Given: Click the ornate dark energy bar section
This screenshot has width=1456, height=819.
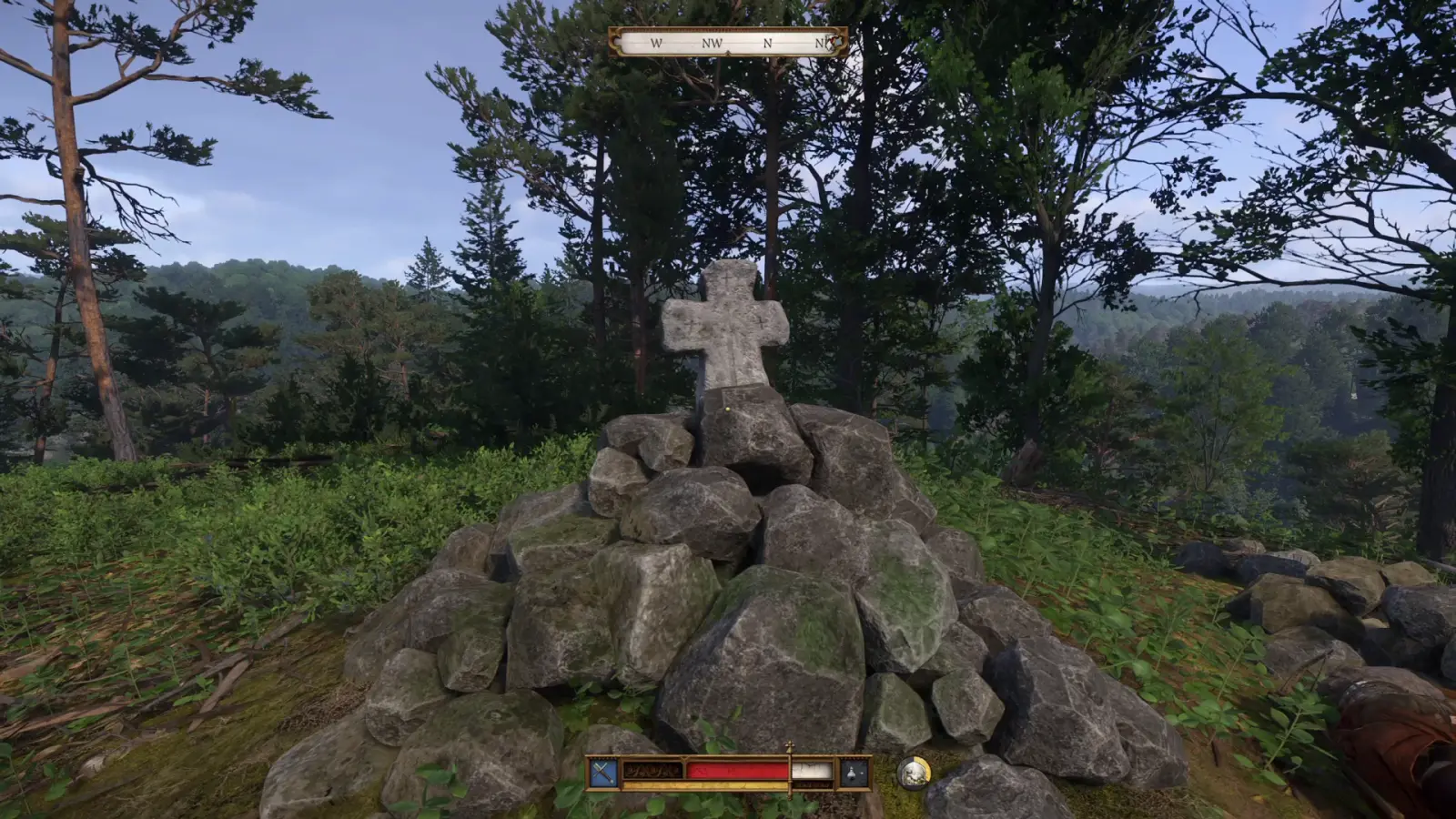Looking at the screenshot, I should point(652,770).
